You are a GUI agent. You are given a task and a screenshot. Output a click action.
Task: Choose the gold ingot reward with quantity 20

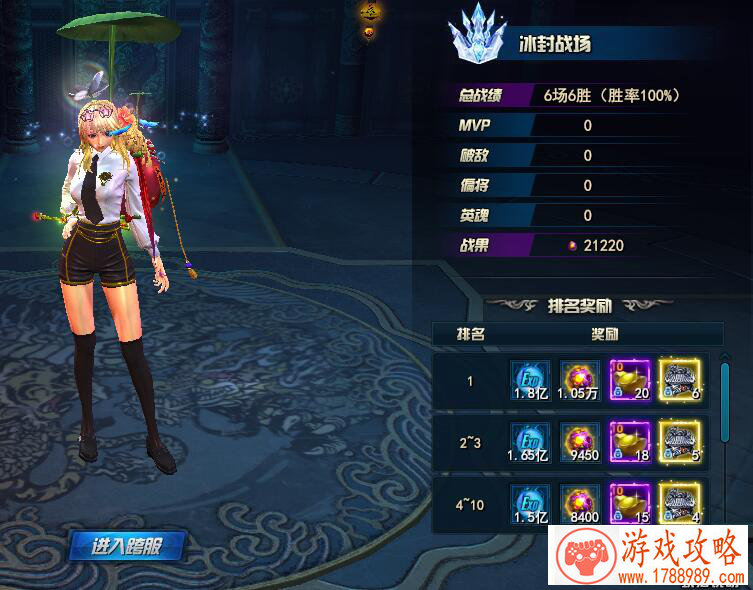click(x=630, y=381)
